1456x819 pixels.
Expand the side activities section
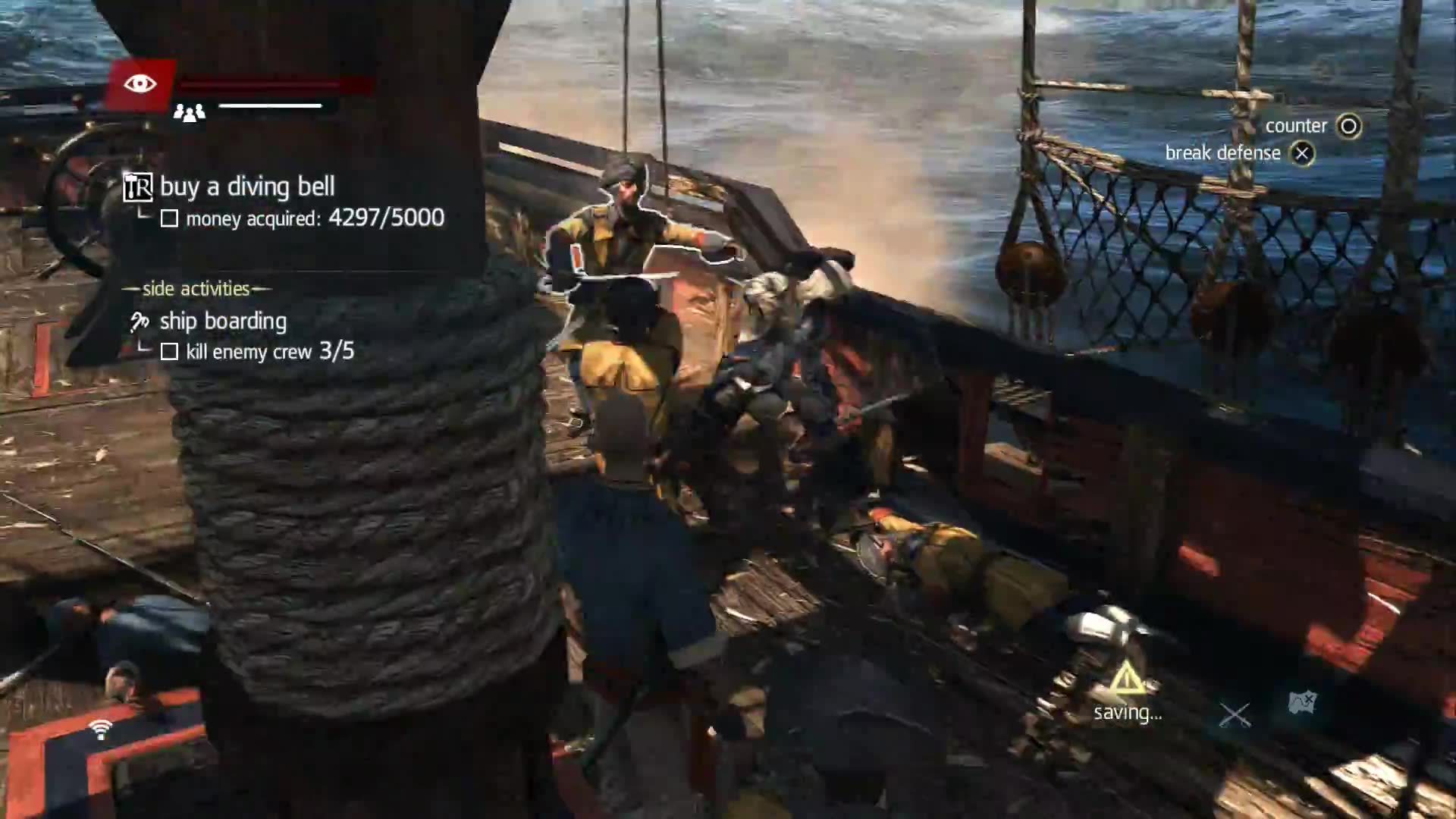tap(196, 288)
